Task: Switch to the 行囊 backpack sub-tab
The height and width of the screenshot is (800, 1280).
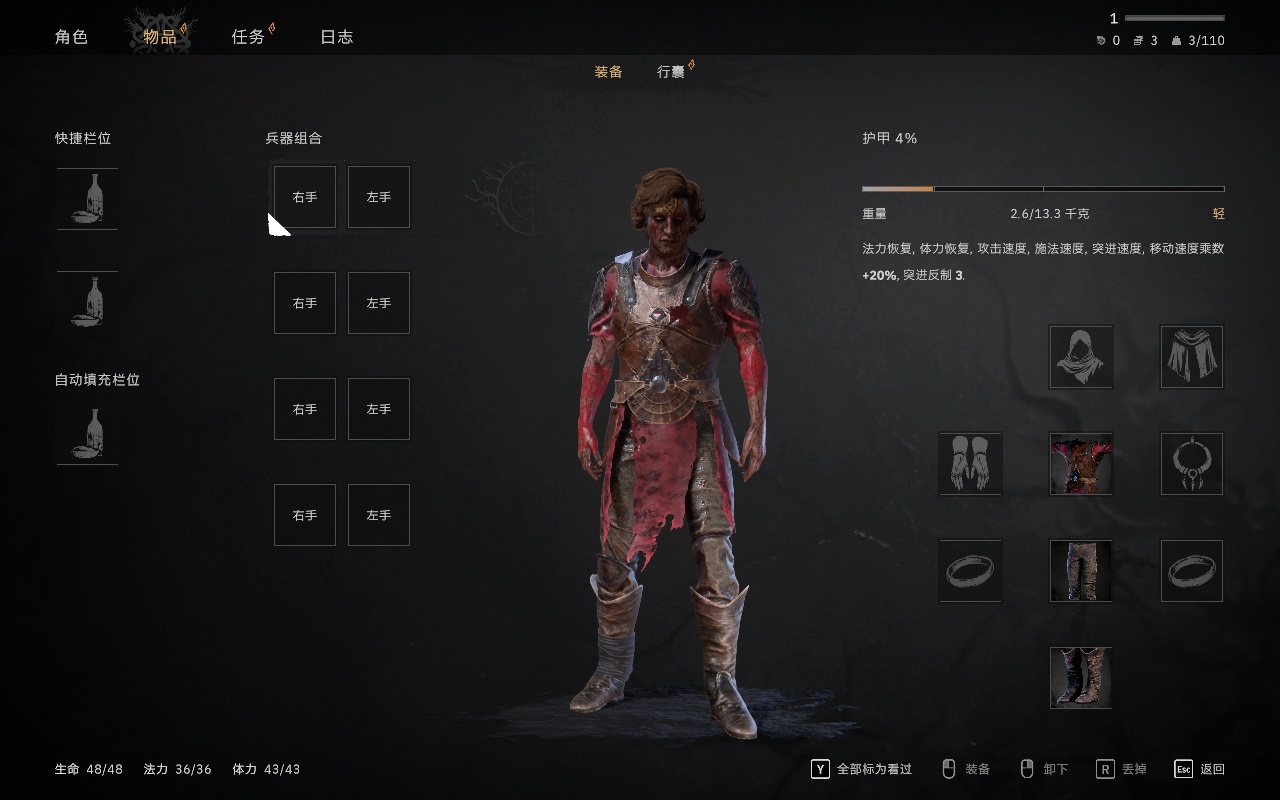Action: (671, 72)
